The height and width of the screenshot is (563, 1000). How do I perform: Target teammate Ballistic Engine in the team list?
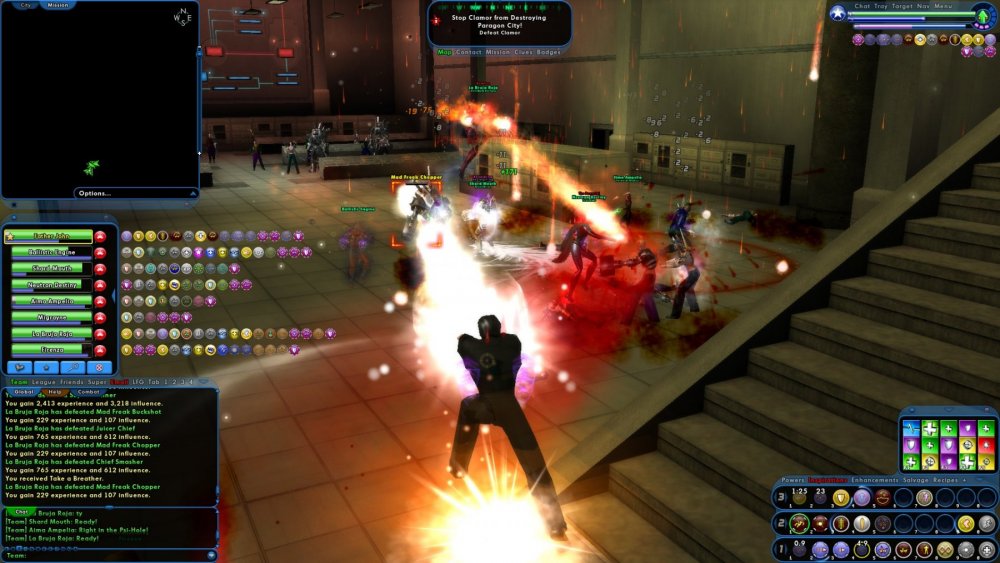[52, 253]
